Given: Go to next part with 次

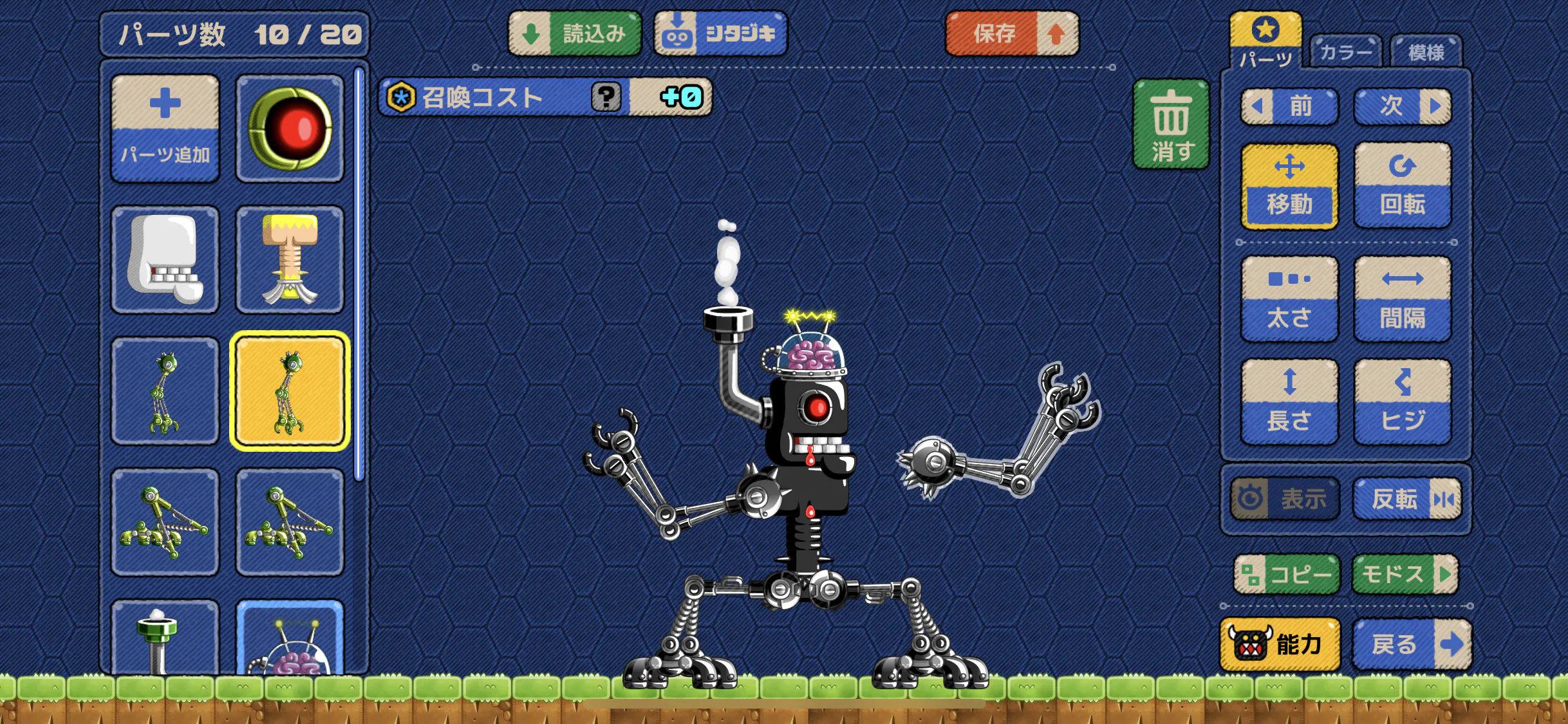Looking at the screenshot, I should coord(1403,106).
